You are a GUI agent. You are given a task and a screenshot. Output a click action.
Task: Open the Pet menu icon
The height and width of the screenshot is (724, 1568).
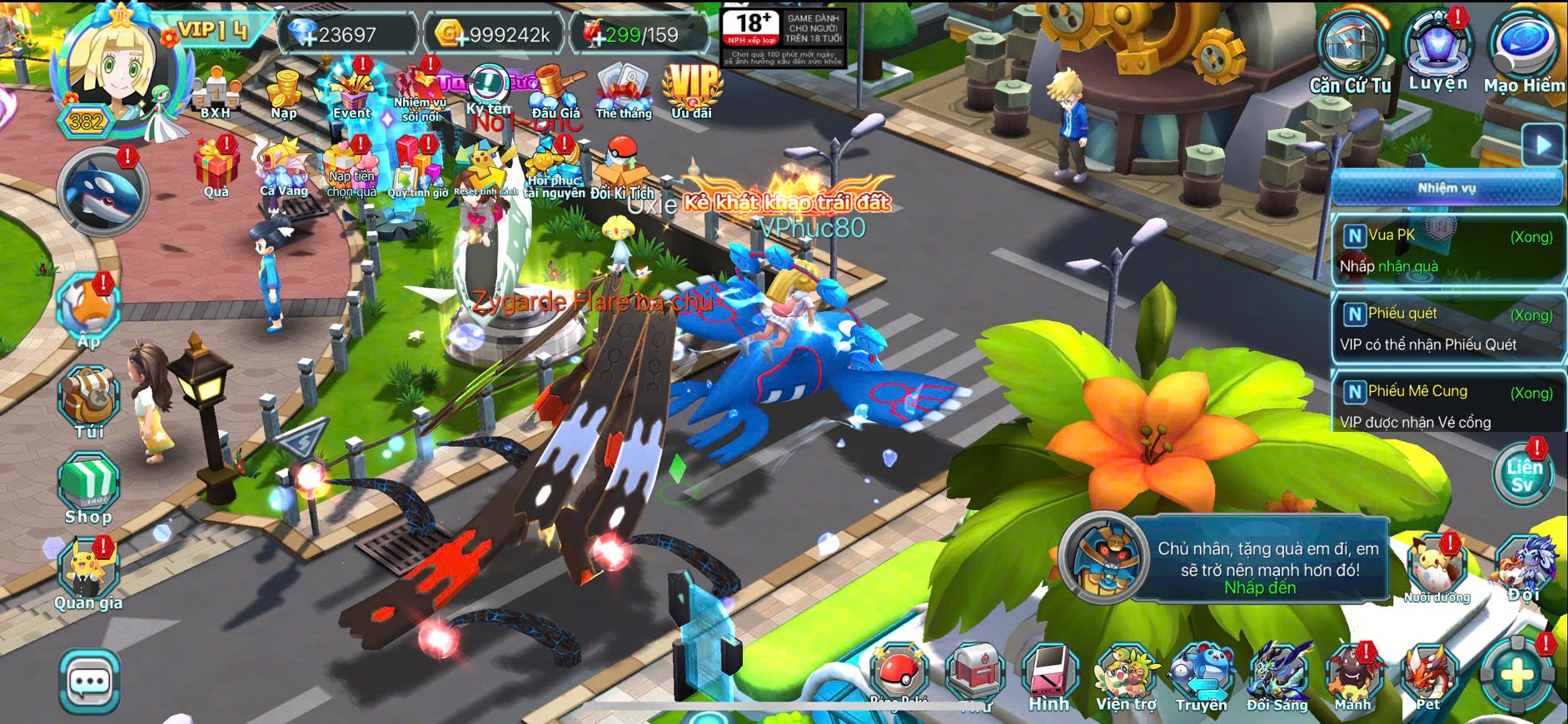click(1429, 676)
